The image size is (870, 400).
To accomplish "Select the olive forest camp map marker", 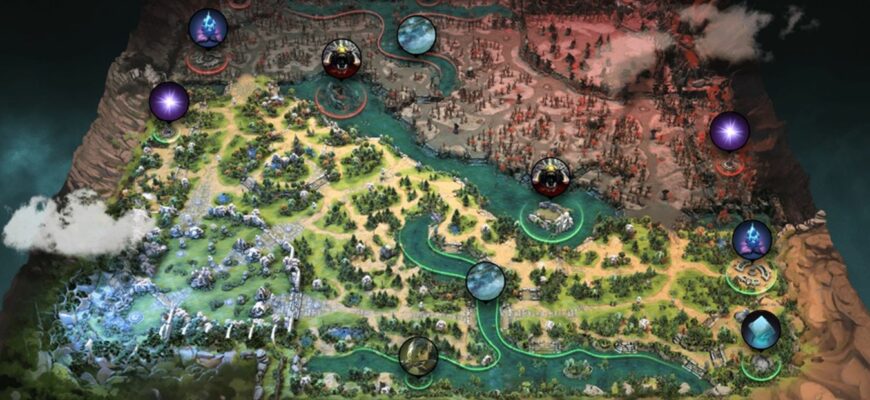I will coord(417,355).
